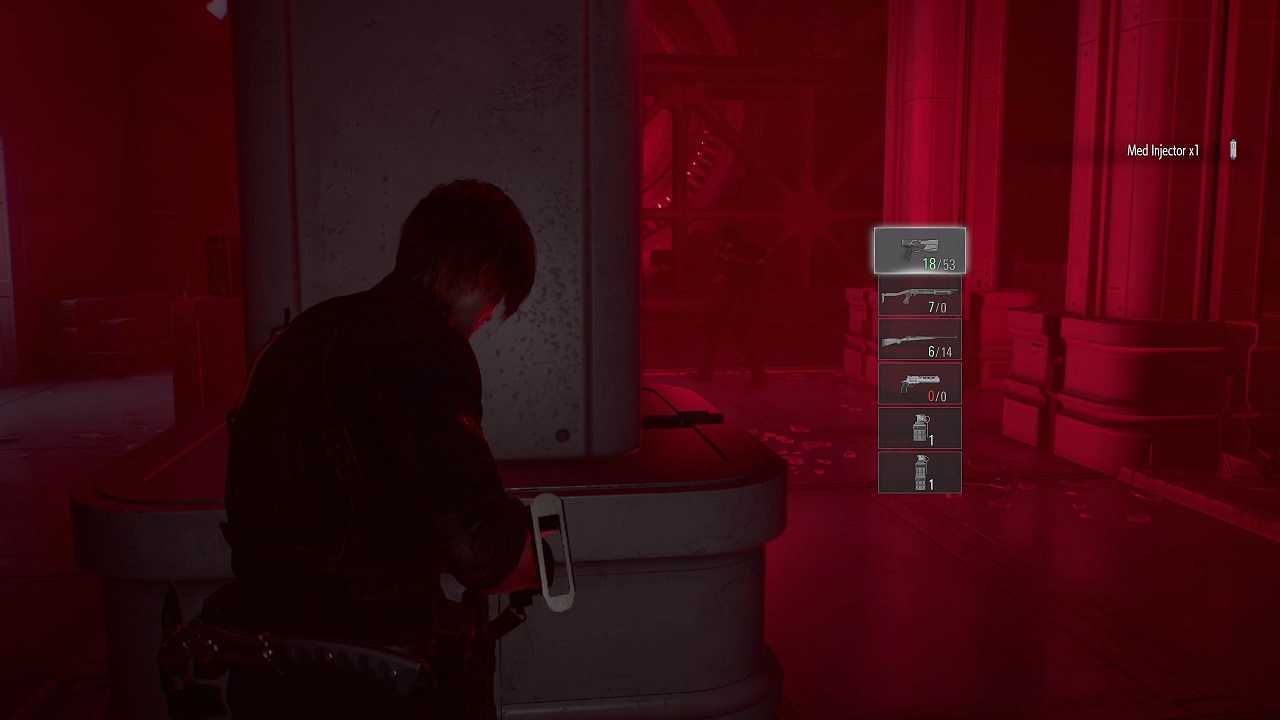This screenshot has width=1280, height=720.
Task: Choose the hand grenade from the quick-select
Action: [x=920, y=427]
